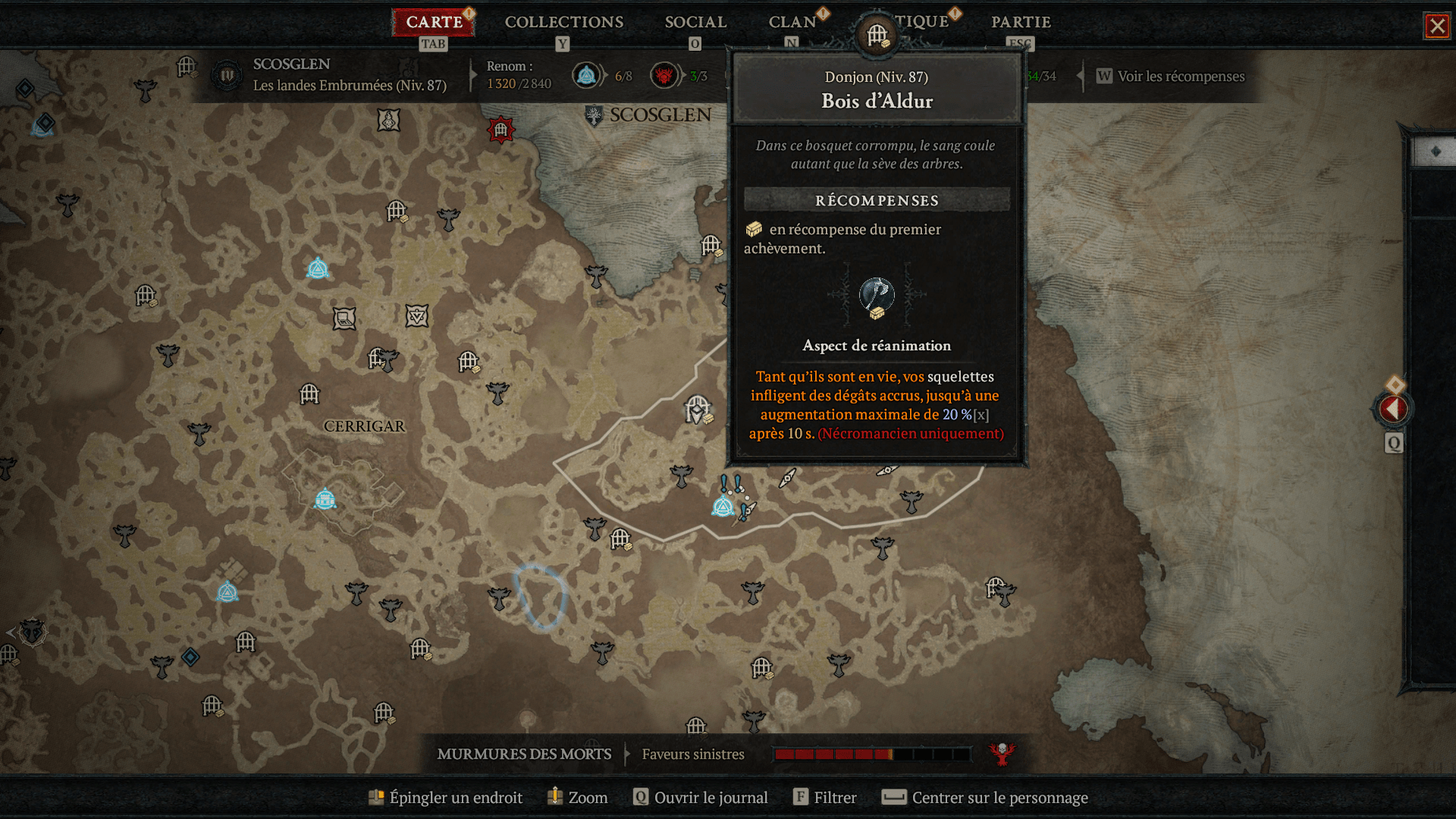Go to the CLAN tab
The width and height of the screenshot is (1456, 819).
pyautogui.click(x=792, y=22)
